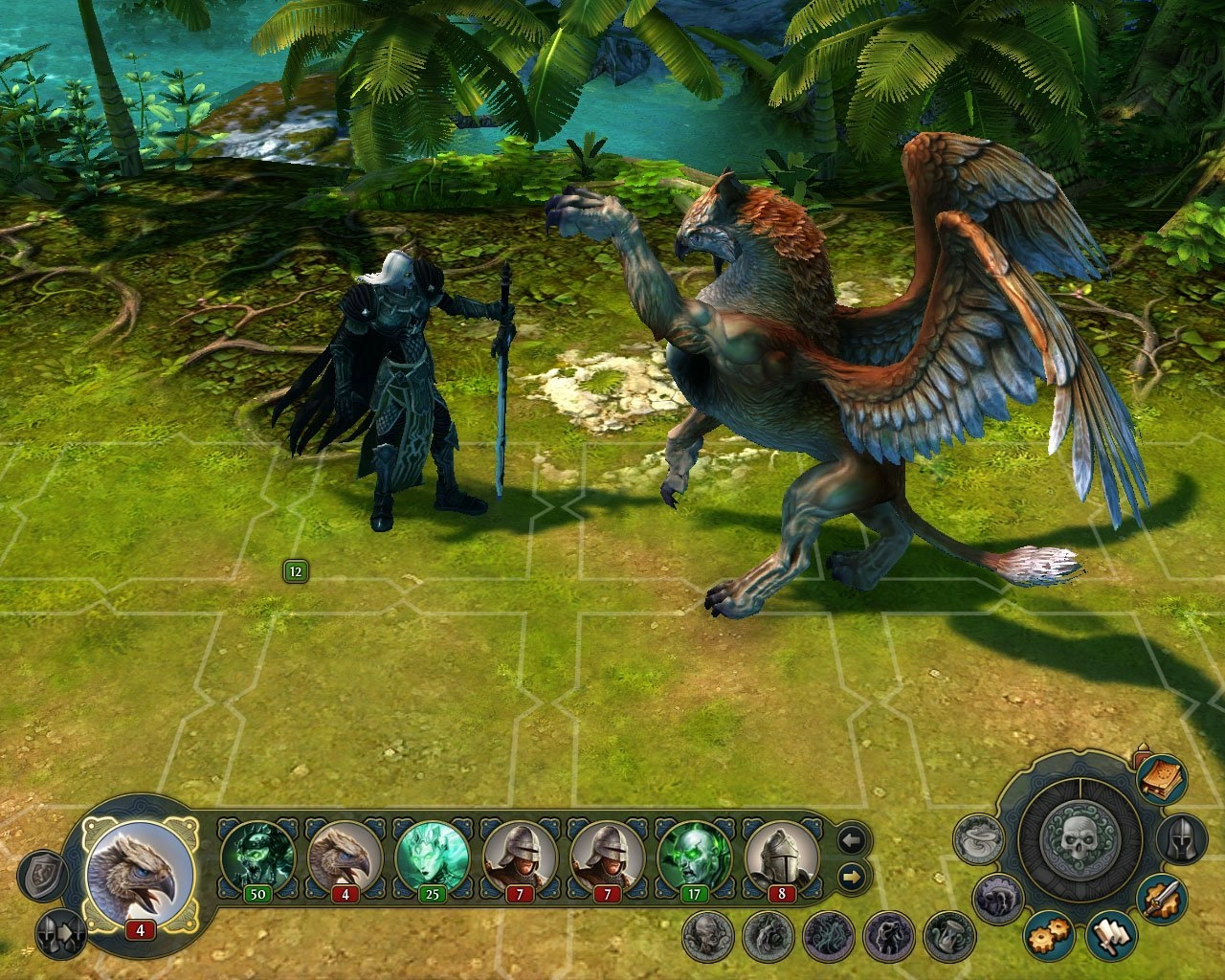Select the large active griffin portrait
Screen dimensions: 1225x980
point(140,874)
